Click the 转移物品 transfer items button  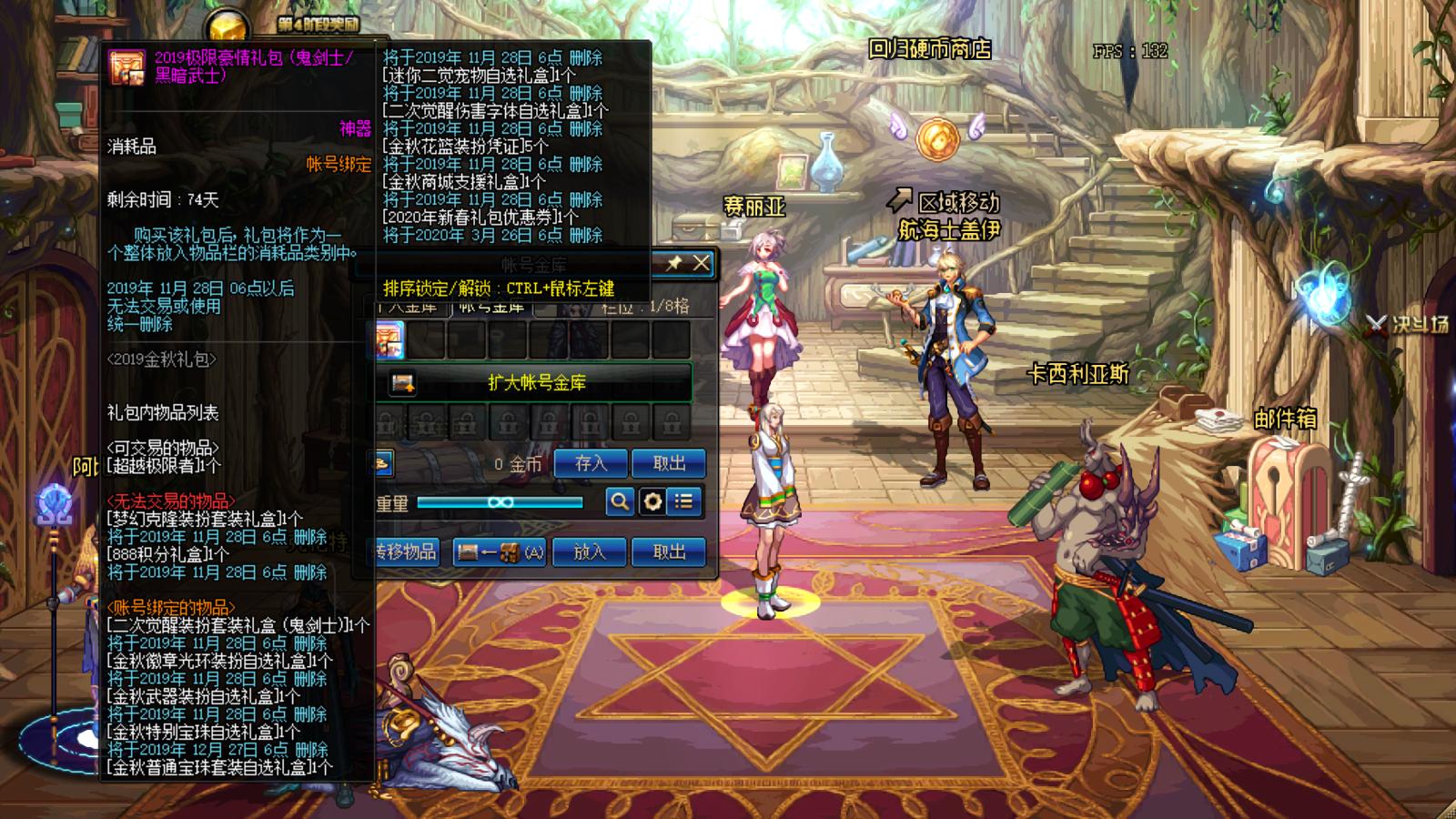[x=407, y=551]
